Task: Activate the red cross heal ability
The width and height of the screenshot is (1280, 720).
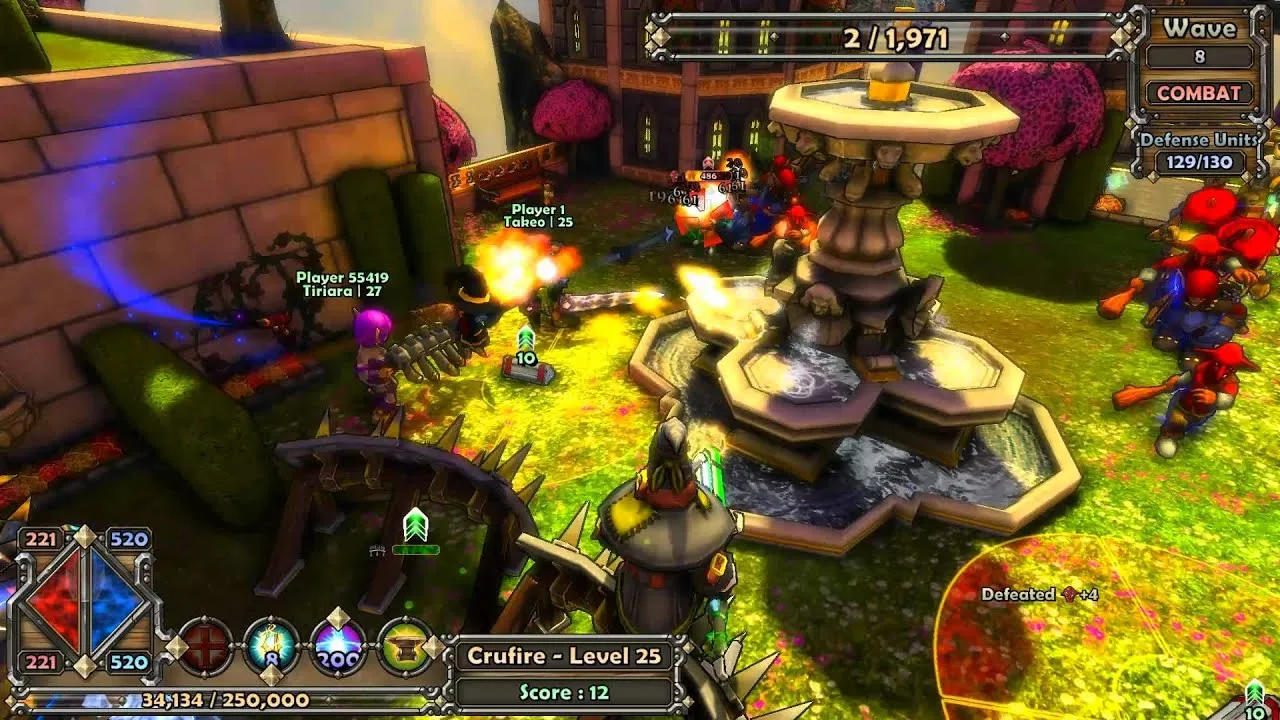Action: tap(206, 647)
